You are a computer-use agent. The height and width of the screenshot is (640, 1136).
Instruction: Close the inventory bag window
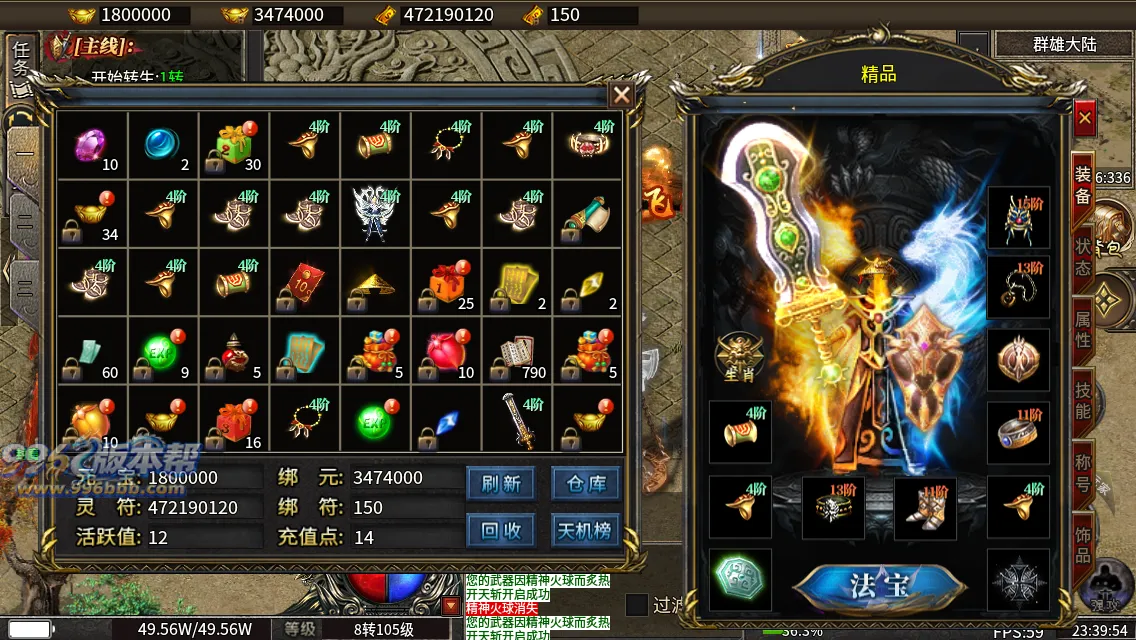[621, 95]
